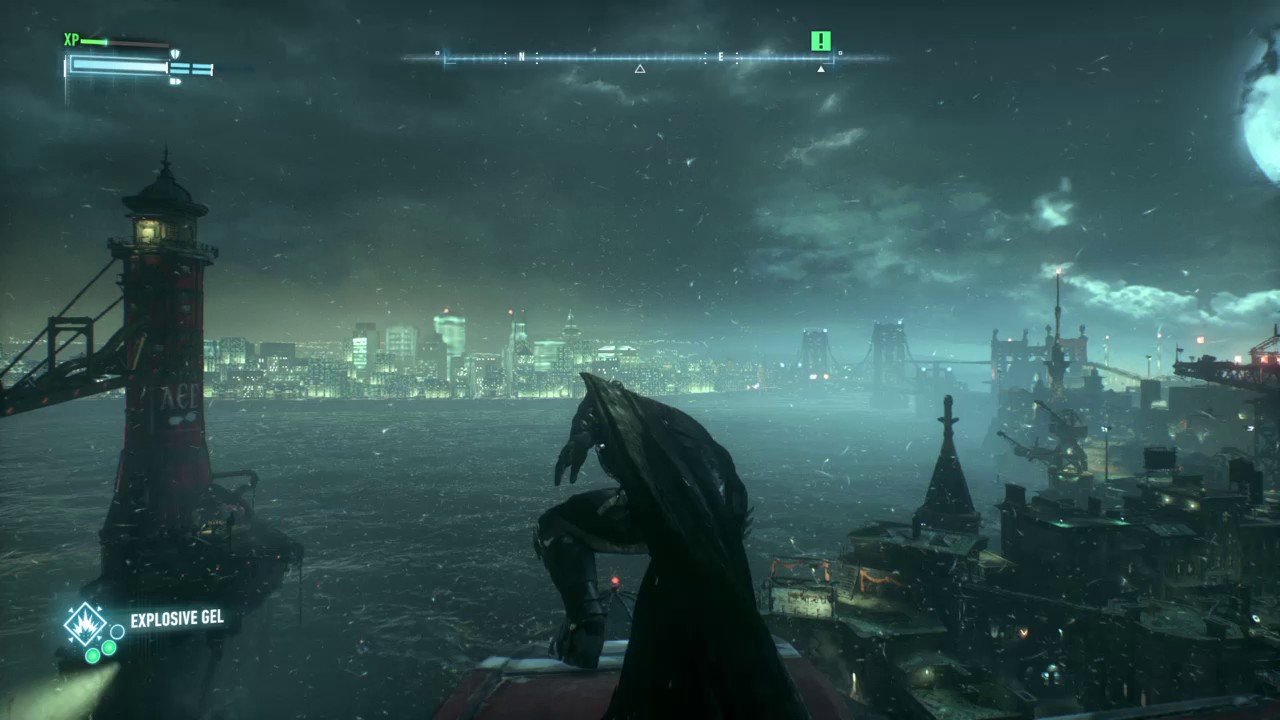Click the compass bar heading strip
The height and width of the screenshot is (720, 1280).
point(640,58)
